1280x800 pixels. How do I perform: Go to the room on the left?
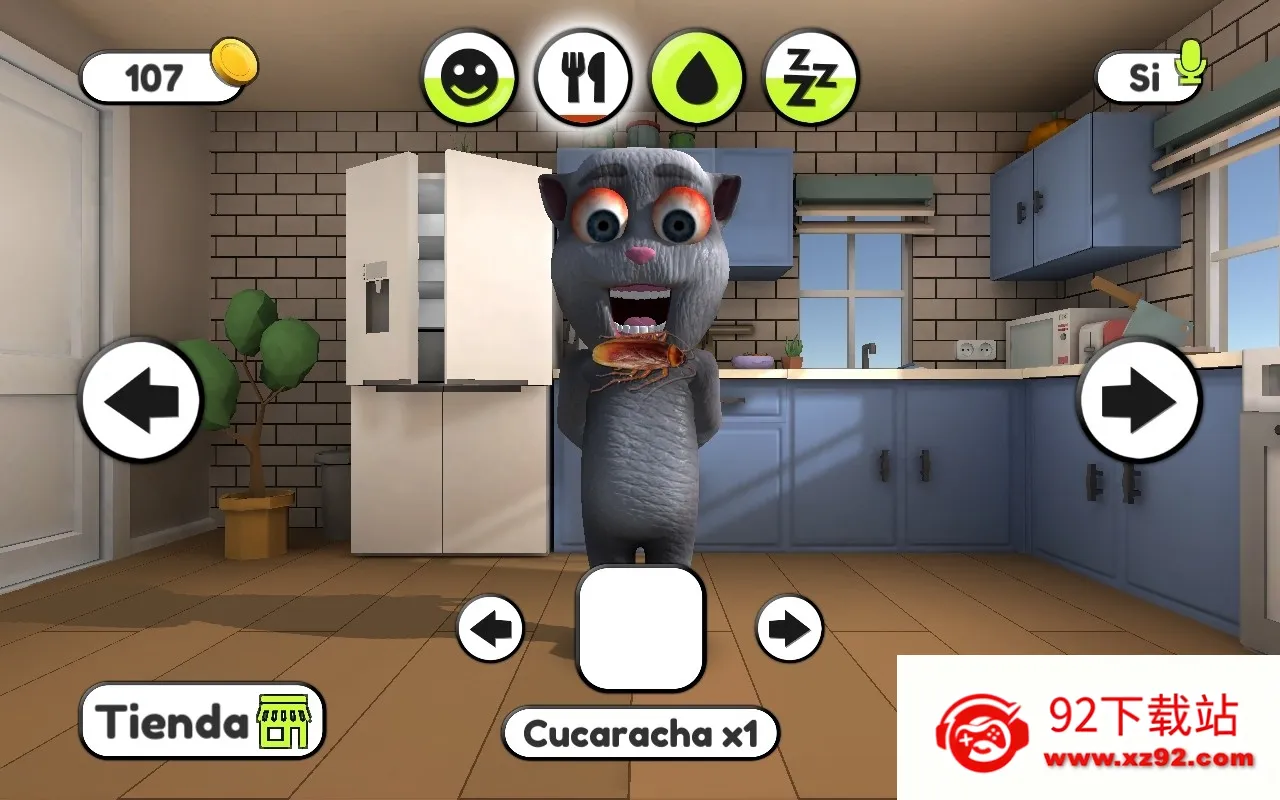coord(141,400)
